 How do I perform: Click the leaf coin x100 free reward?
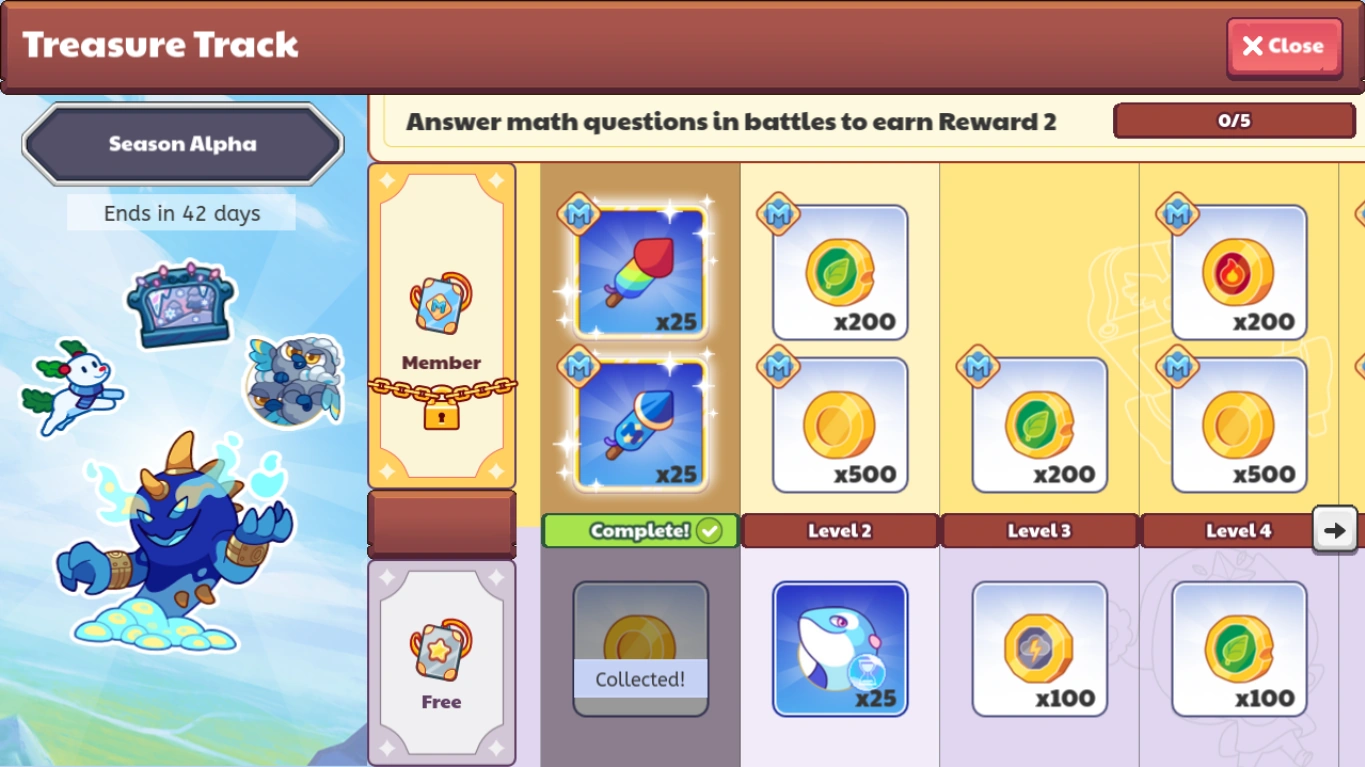click(x=1238, y=648)
